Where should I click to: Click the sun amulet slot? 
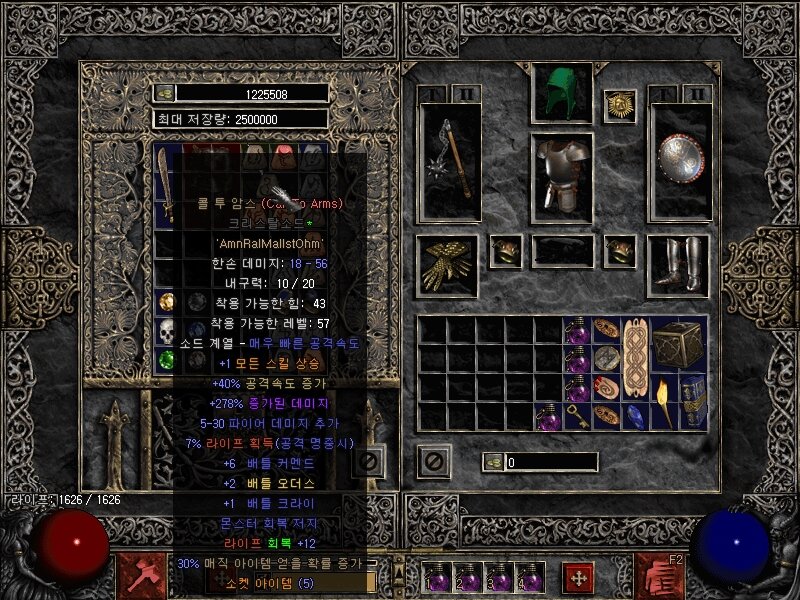click(620, 105)
